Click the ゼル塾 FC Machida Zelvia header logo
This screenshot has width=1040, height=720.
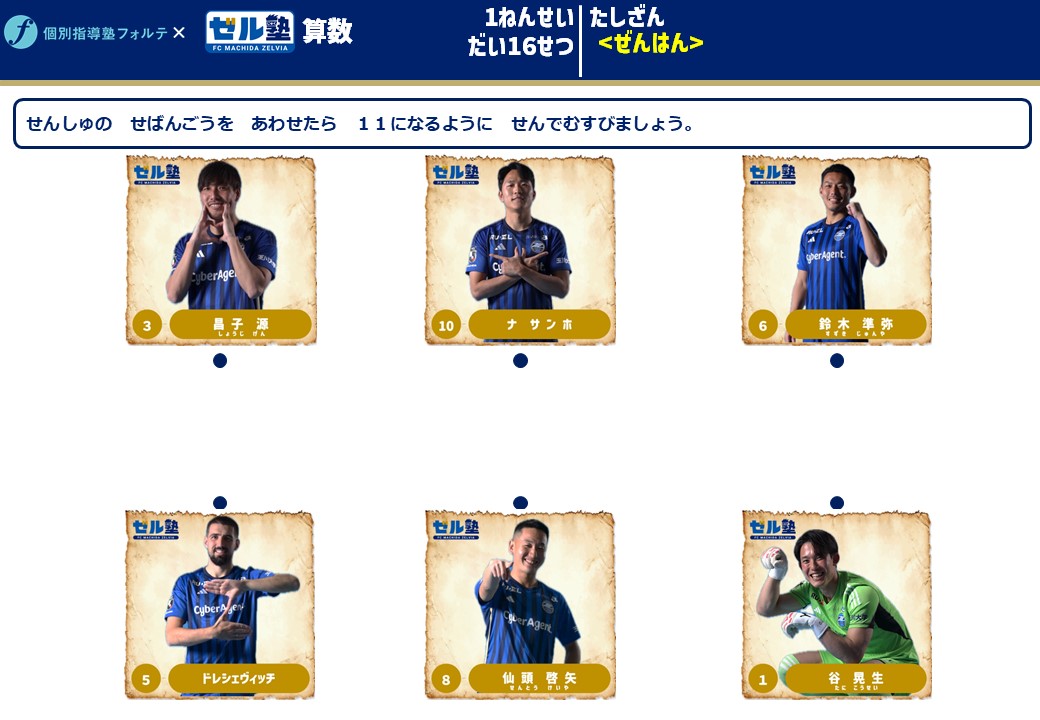(x=250, y=32)
